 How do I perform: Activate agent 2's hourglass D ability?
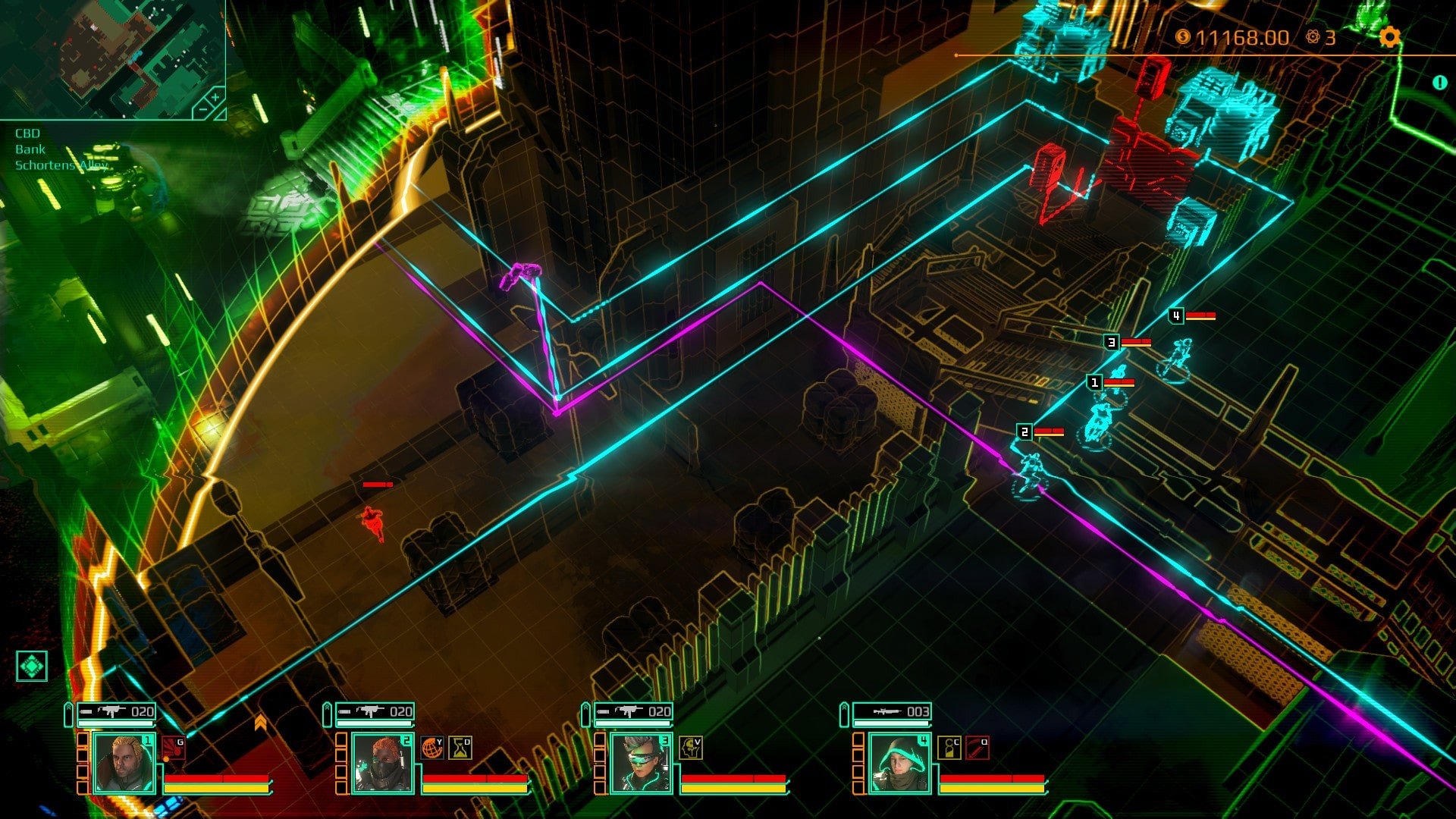coord(460,748)
